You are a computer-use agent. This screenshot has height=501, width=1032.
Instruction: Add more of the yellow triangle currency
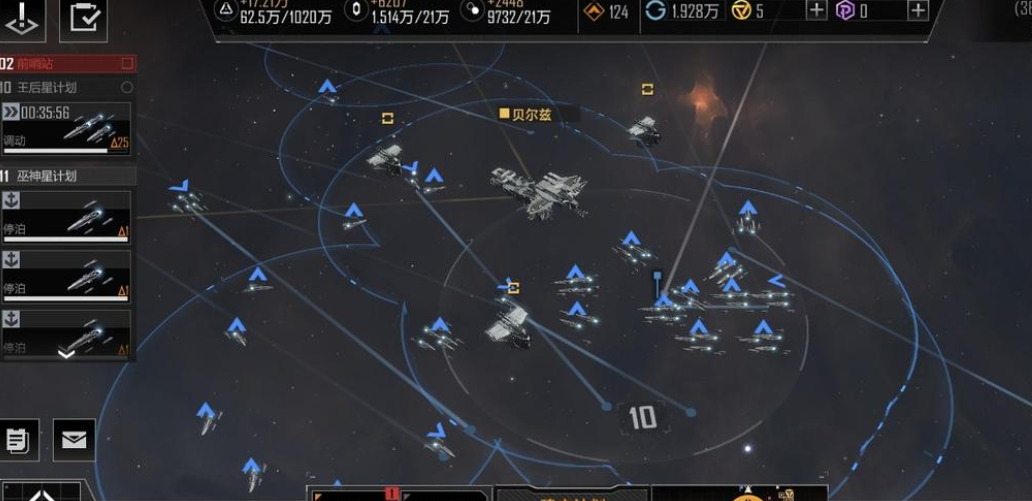[816, 11]
